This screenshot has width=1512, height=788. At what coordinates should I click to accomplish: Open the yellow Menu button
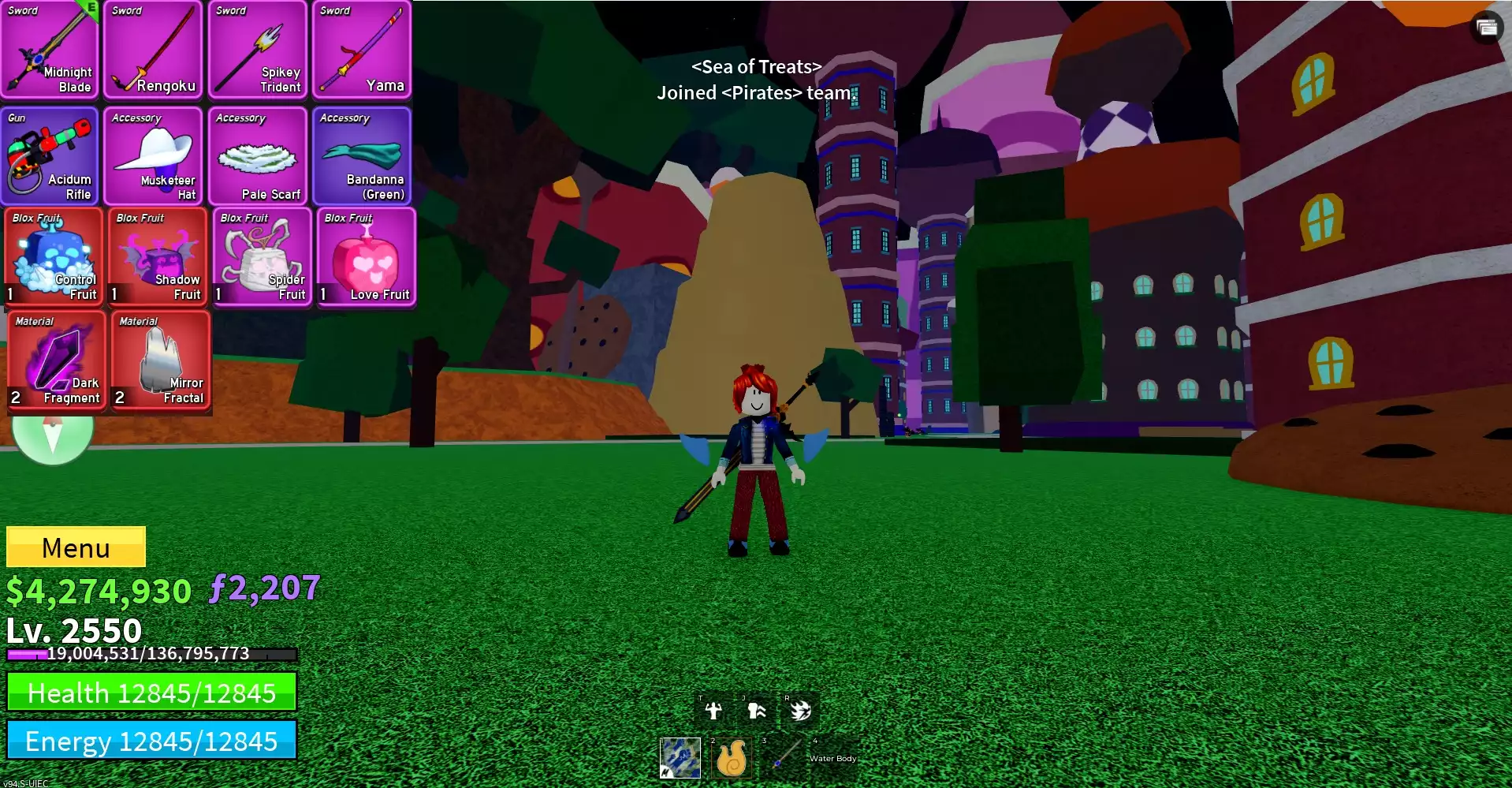tap(76, 547)
